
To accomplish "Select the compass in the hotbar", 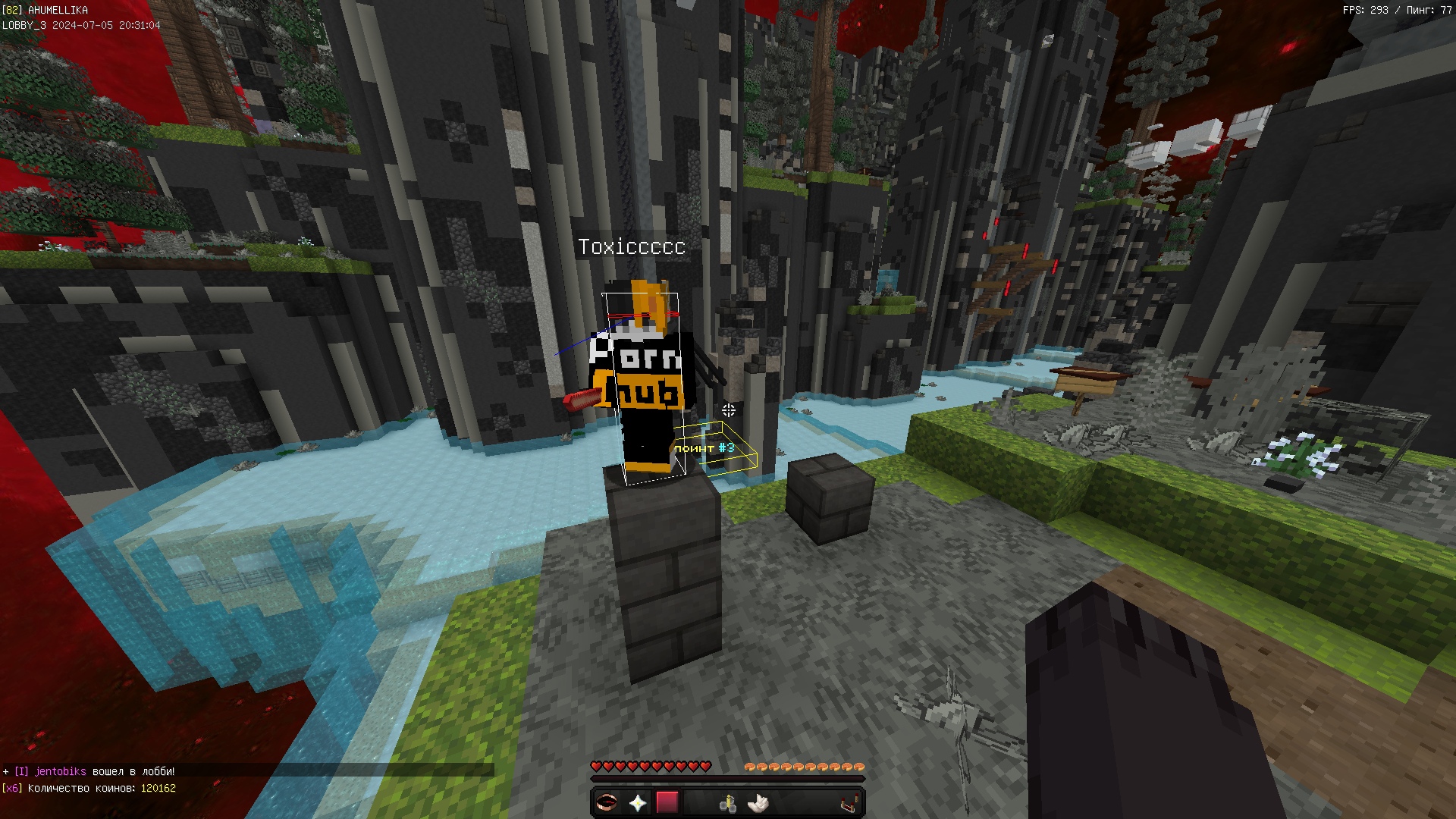I will point(606,802).
